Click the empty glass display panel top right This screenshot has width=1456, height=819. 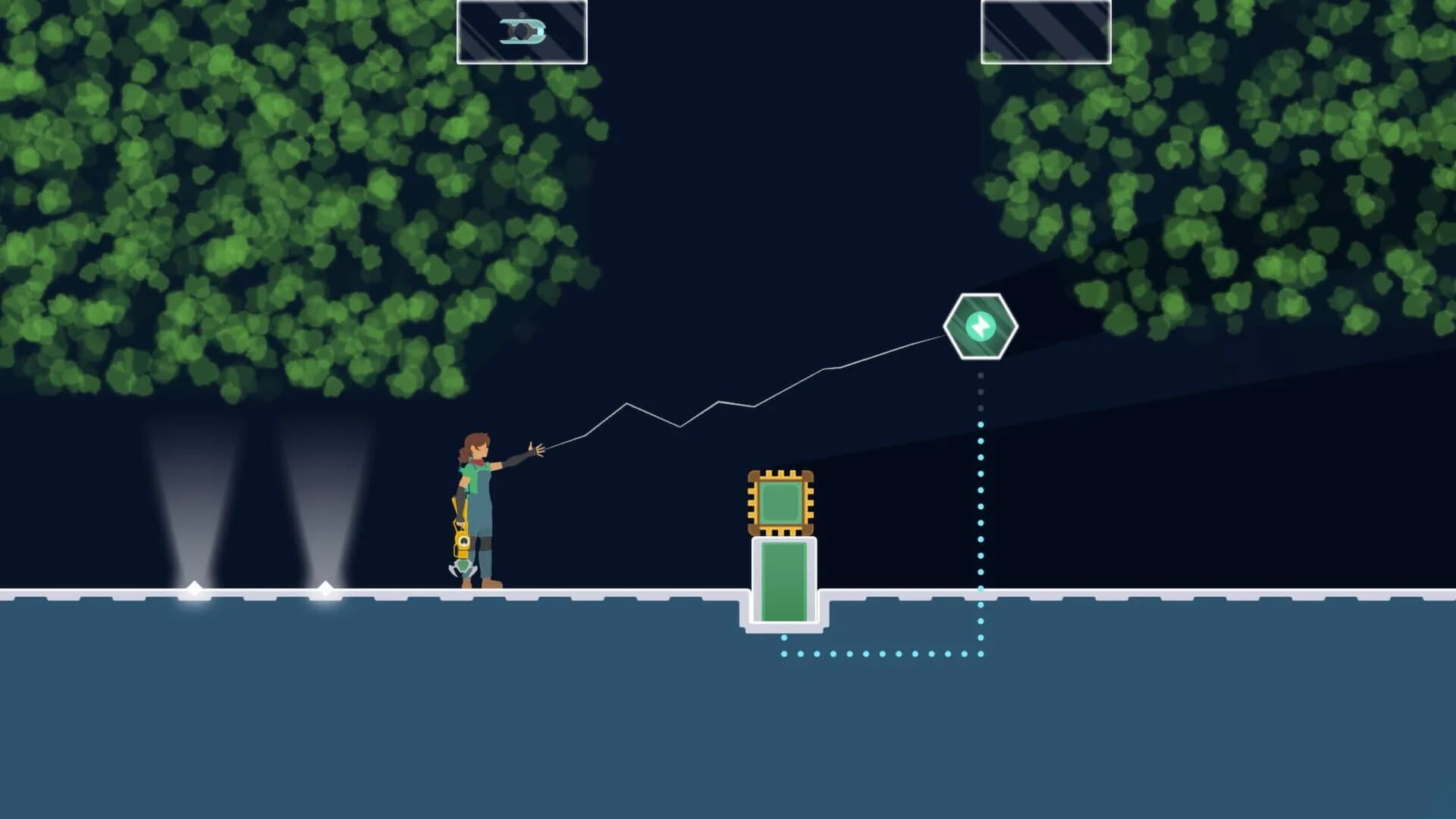pyautogui.click(x=1045, y=32)
